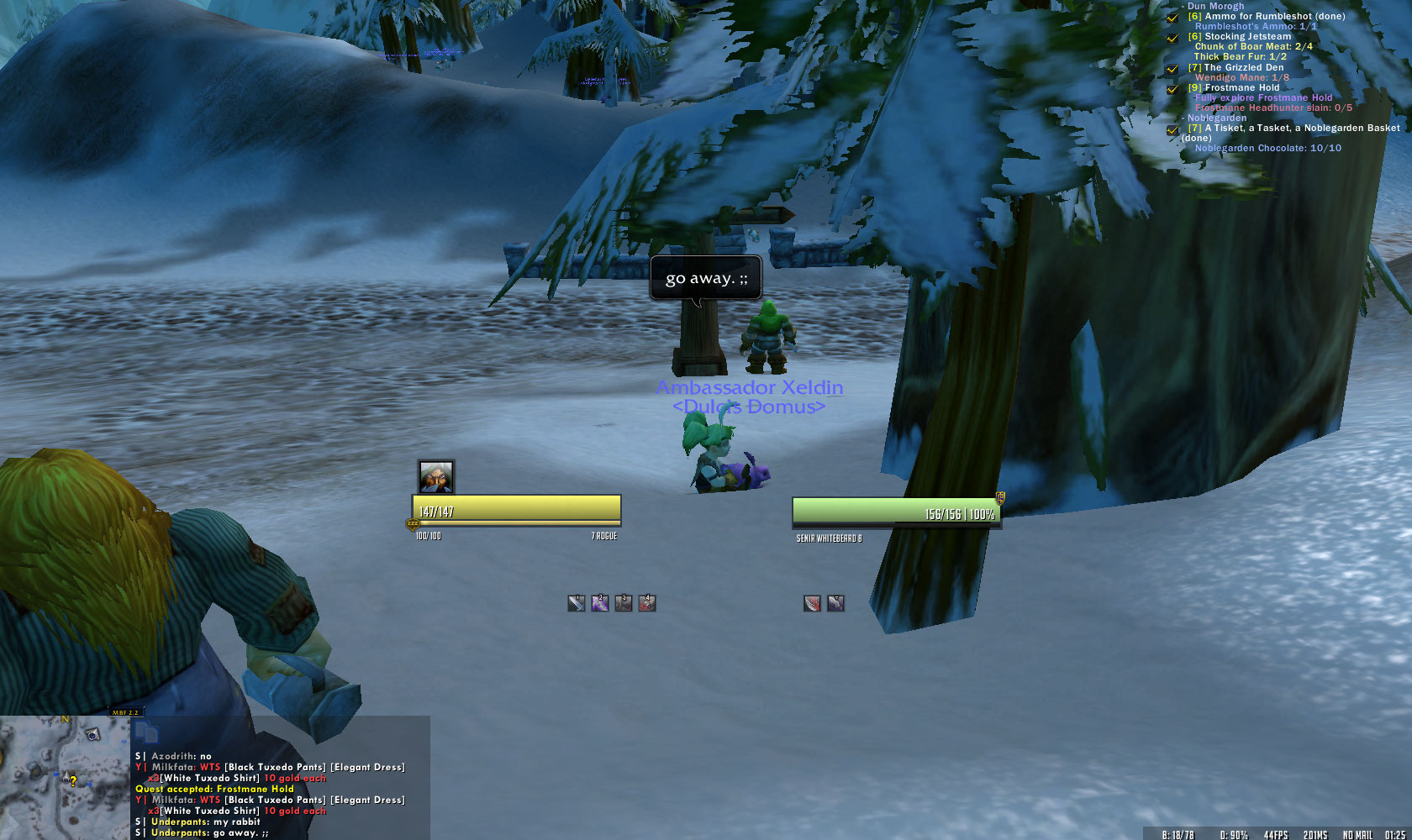Click the chat copy icon

[x=146, y=732]
